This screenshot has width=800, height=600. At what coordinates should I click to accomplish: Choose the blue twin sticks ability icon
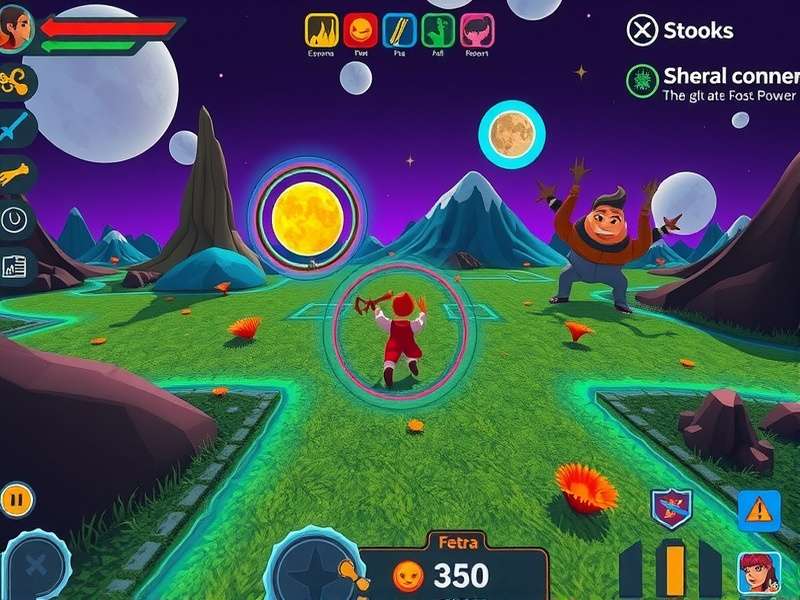[400, 31]
